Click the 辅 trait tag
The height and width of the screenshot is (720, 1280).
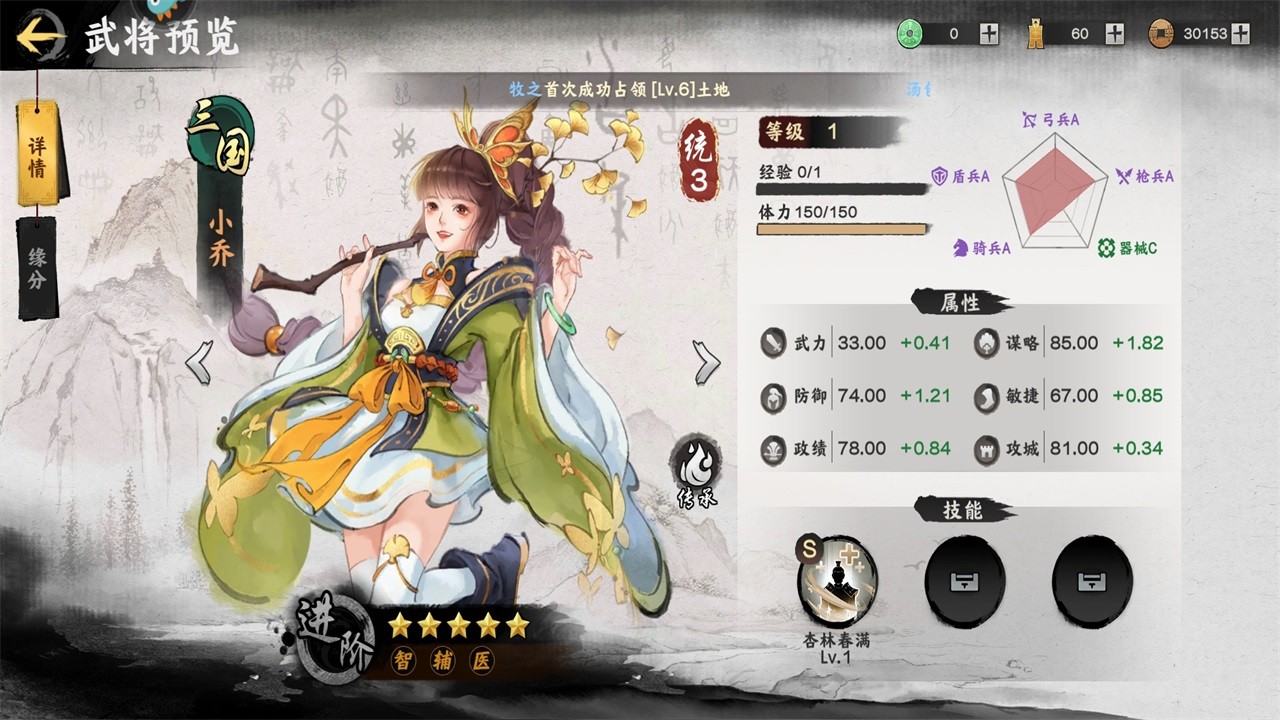(x=441, y=661)
